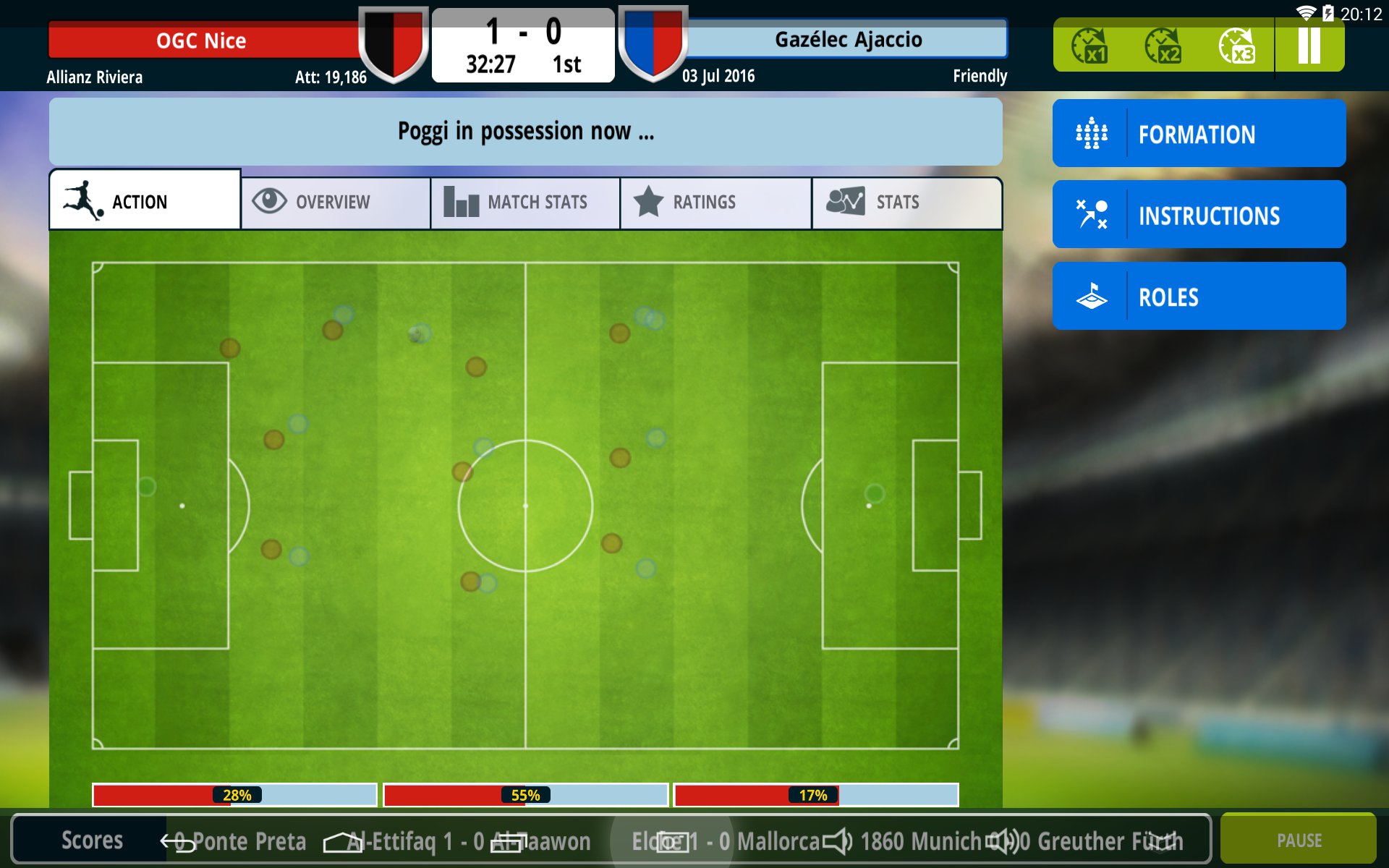This screenshot has height=868, width=1389.
Task: Click the green PAUSE button
Action: point(1299,840)
